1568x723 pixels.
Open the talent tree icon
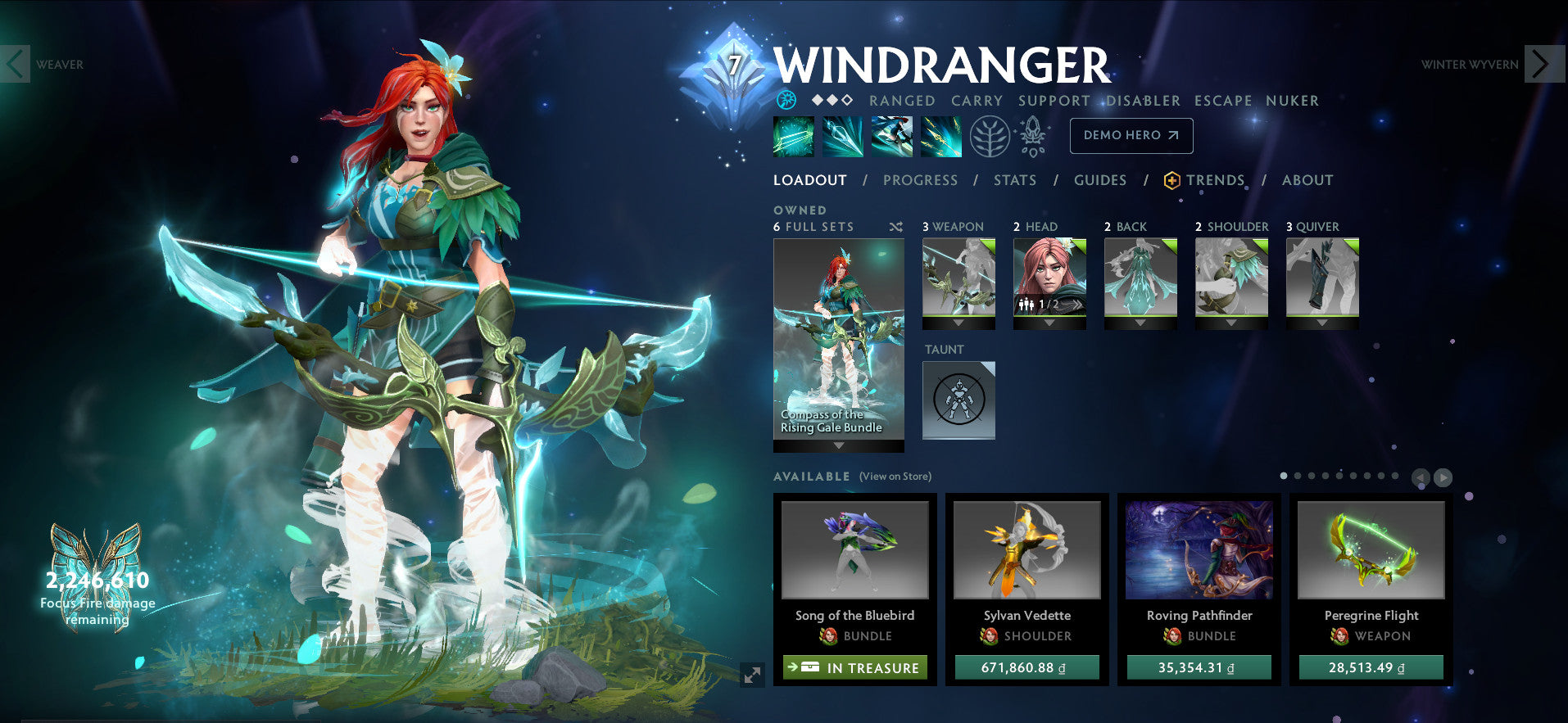[x=990, y=137]
